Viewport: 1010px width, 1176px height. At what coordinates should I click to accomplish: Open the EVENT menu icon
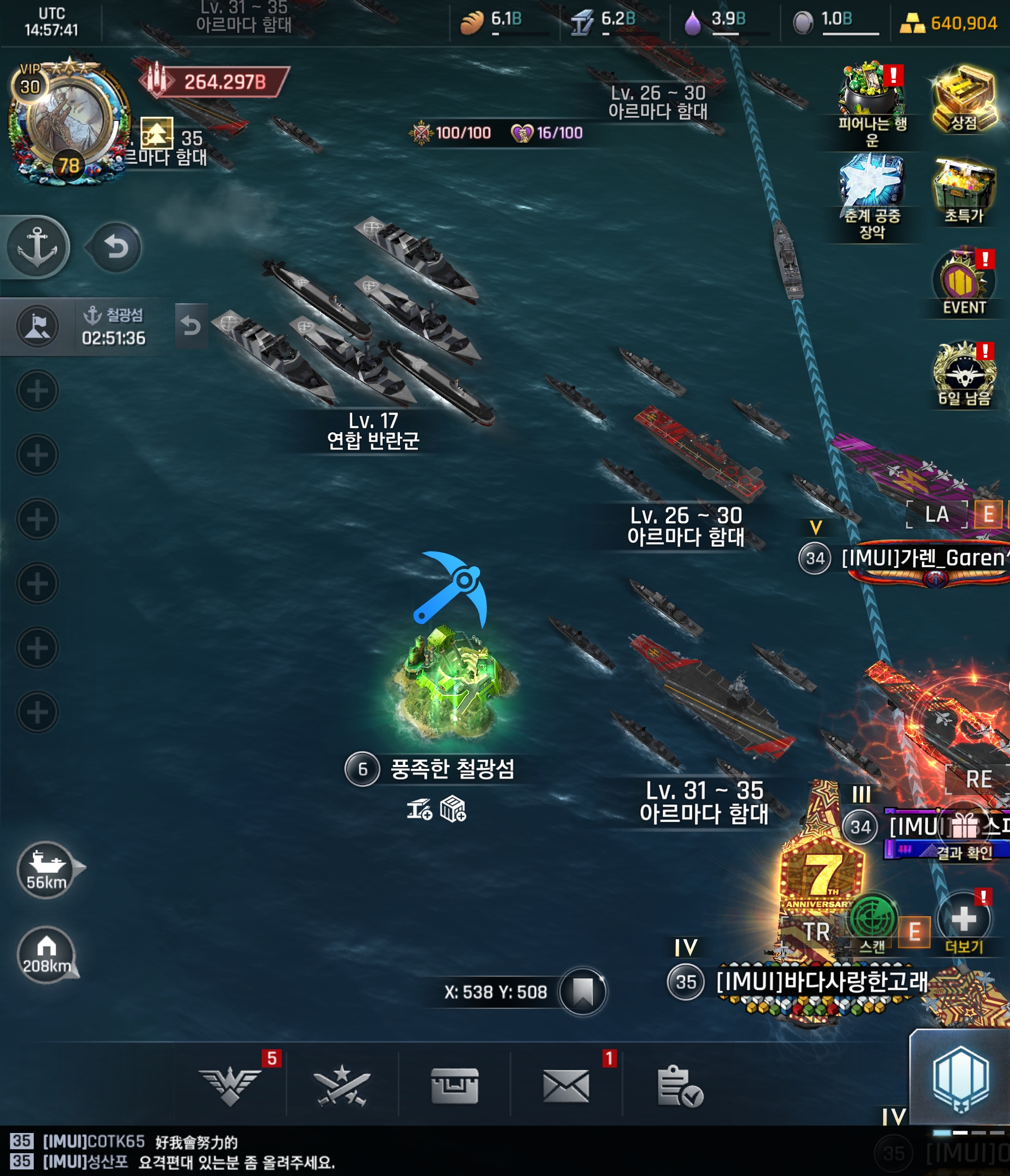pos(964,281)
